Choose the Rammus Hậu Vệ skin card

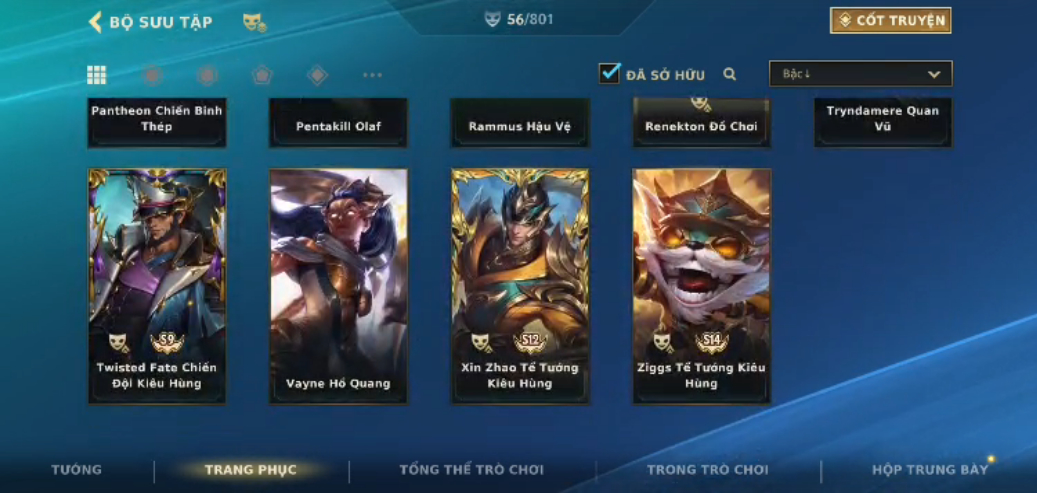pyautogui.click(x=520, y=124)
